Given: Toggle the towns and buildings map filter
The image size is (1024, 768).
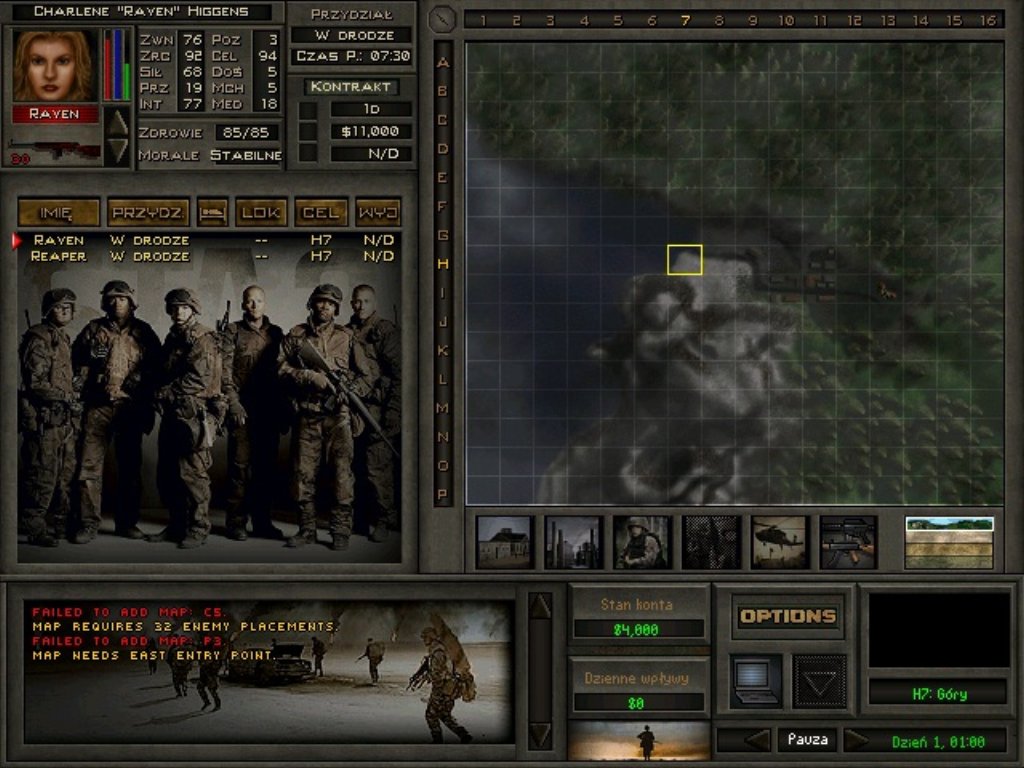Looking at the screenshot, I should [x=505, y=542].
